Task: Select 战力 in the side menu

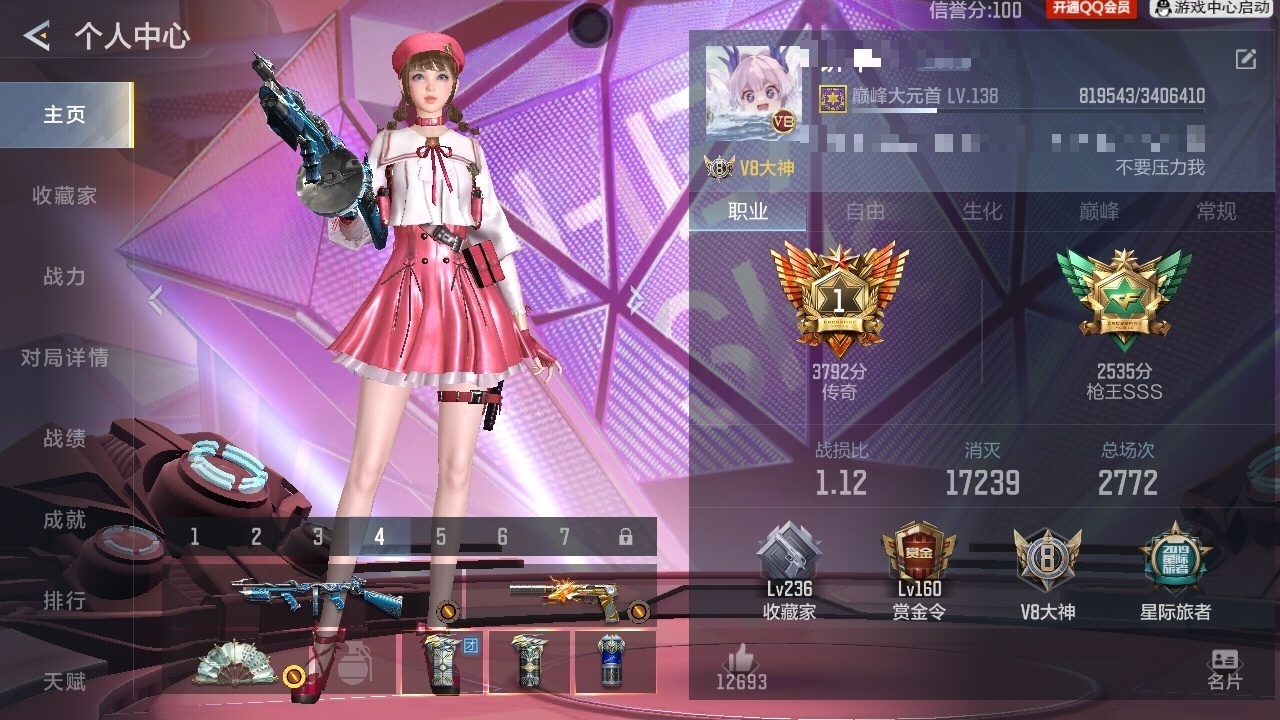Action: [65, 277]
